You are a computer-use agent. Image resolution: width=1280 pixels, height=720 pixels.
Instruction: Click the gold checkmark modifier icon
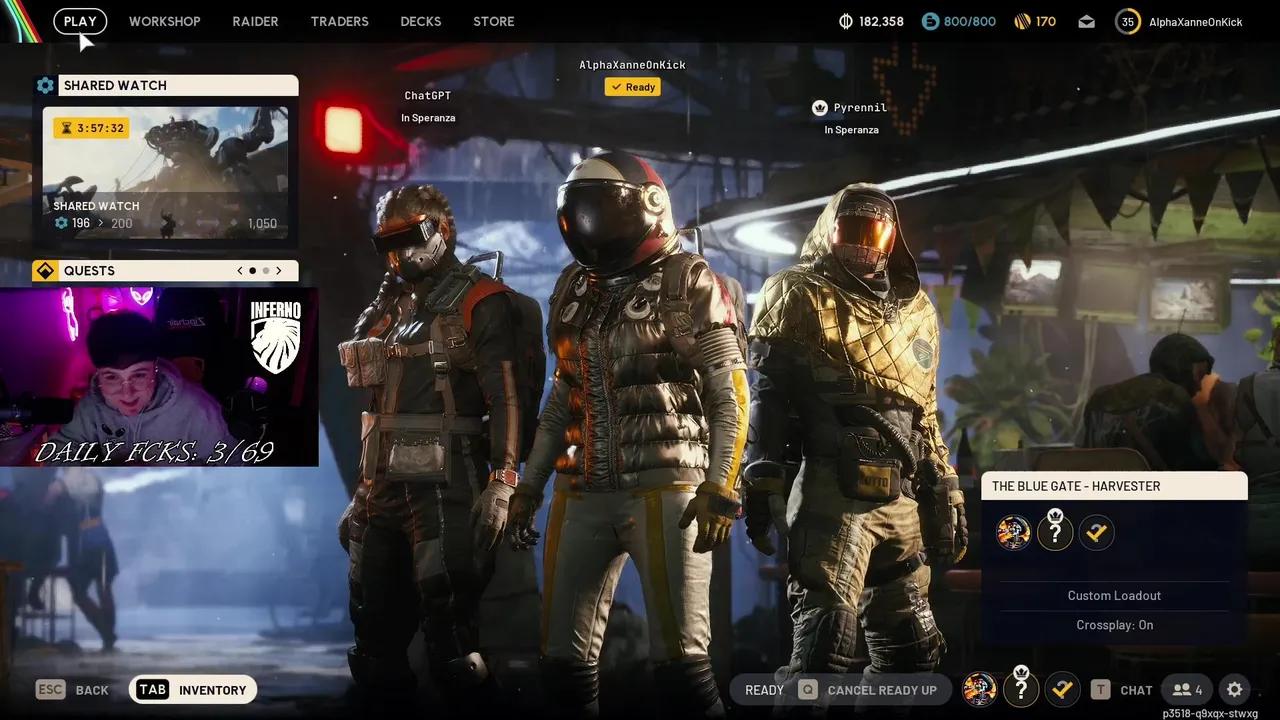tap(1096, 532)
